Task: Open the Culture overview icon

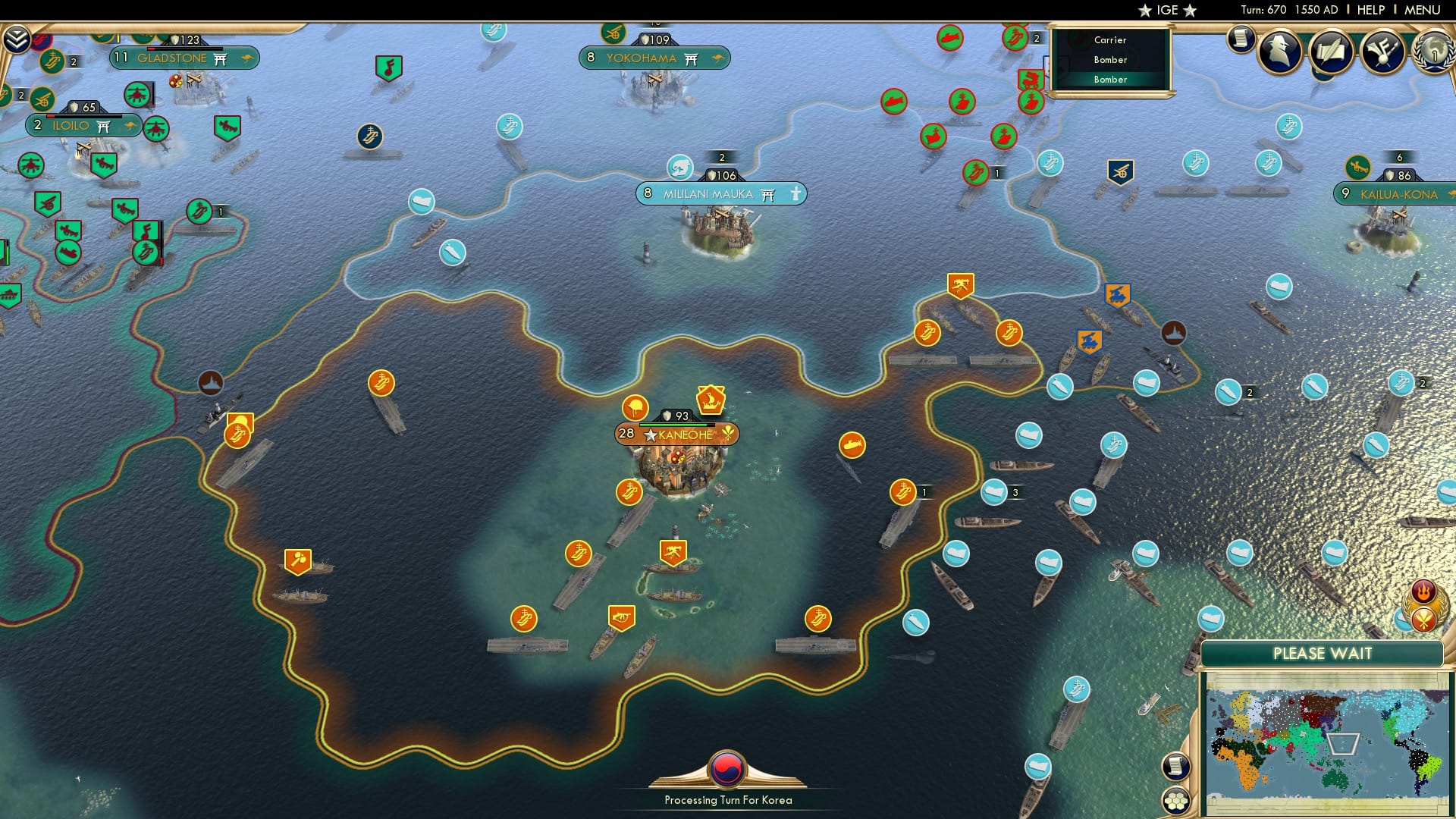Action: 1384,53
